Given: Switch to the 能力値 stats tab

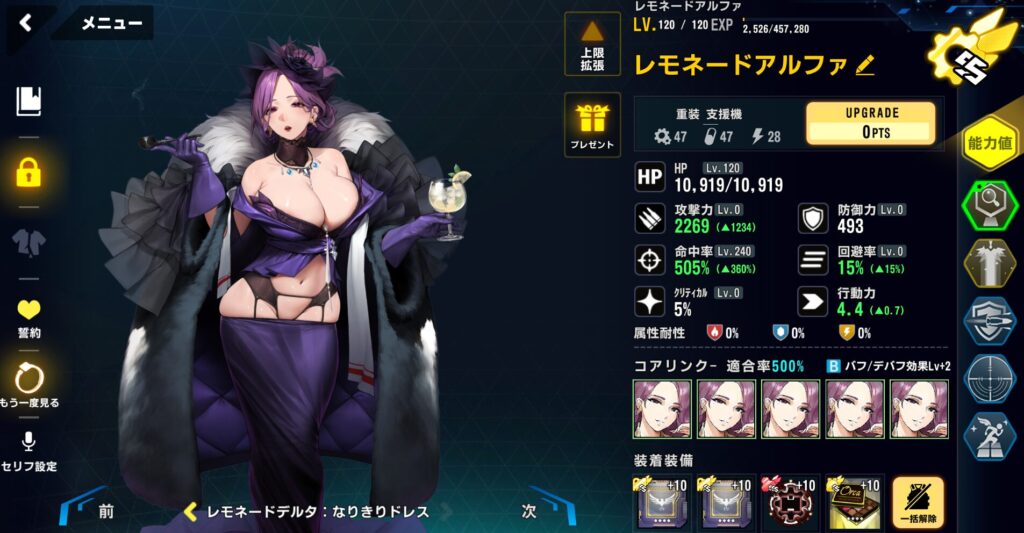Looking at the screenshot, I should point(989,143).
